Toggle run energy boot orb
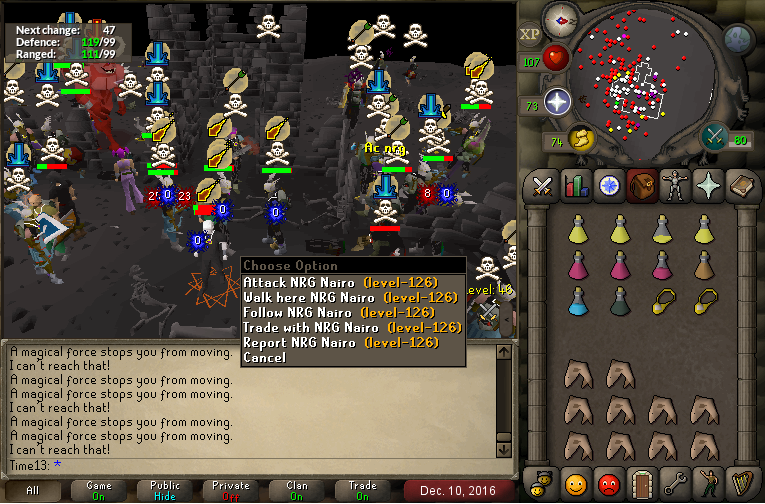The width and height of the screenshot is (765, 504). click(x=580, y=138)
